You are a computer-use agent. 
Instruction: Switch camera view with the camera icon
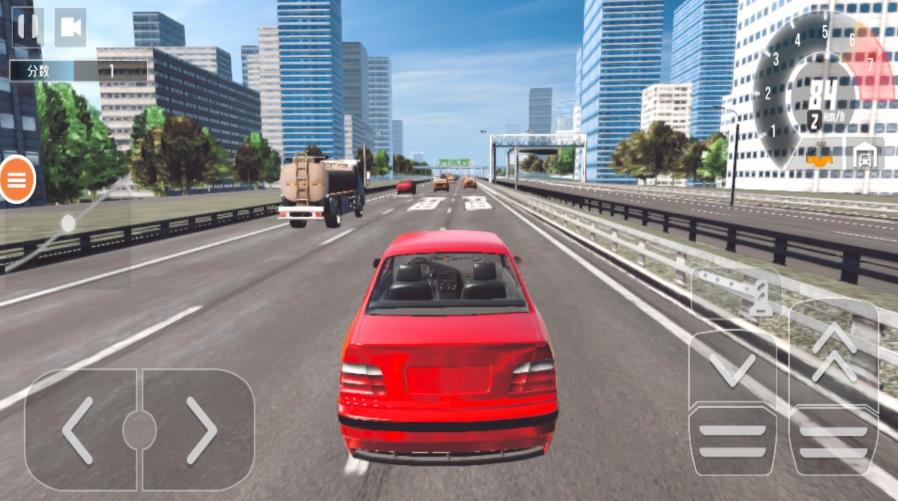pos(70,27)
